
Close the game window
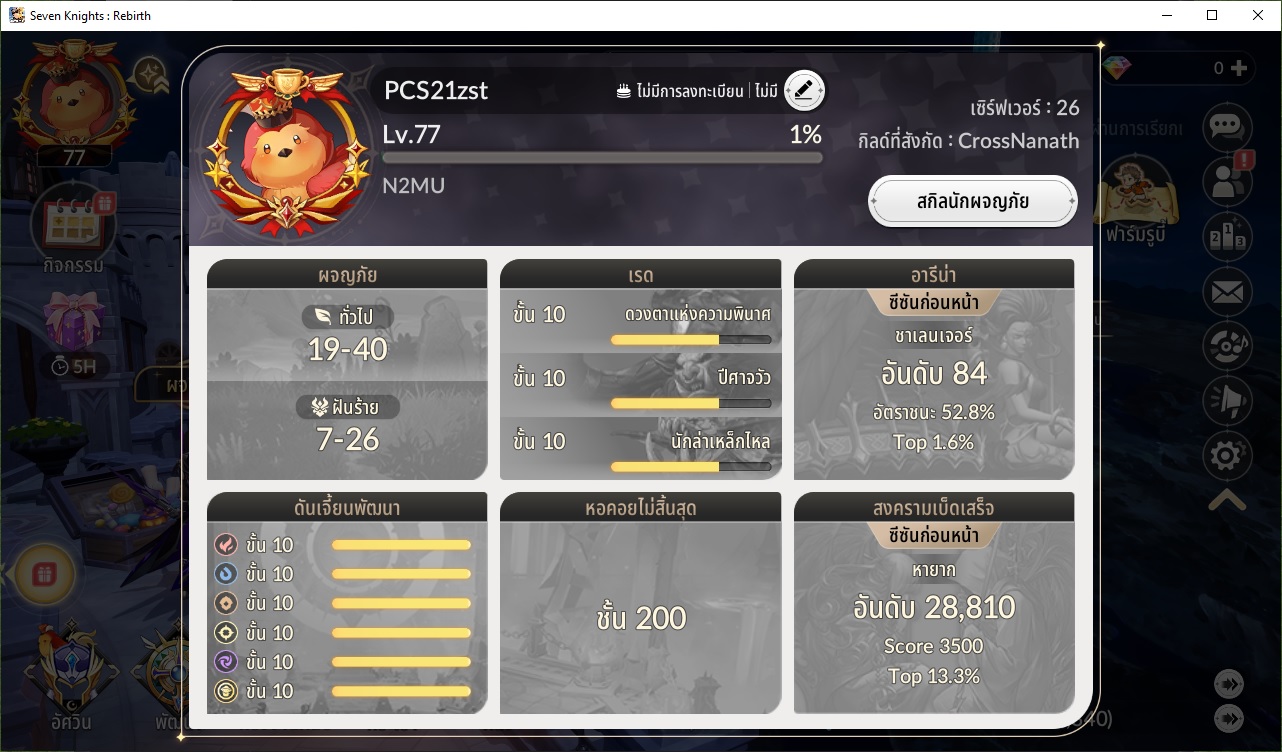point(1258,15)
